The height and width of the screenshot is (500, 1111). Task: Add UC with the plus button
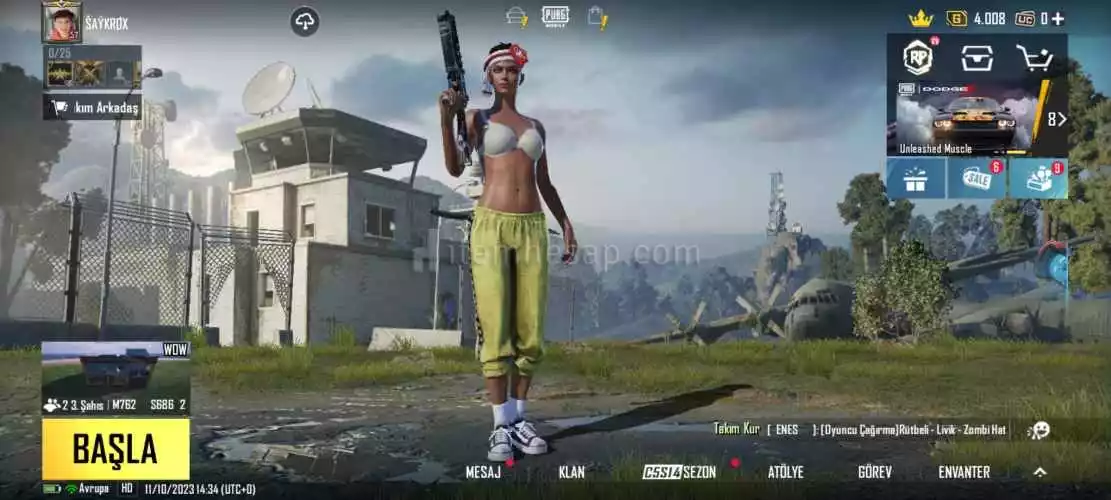[1058, 18]
